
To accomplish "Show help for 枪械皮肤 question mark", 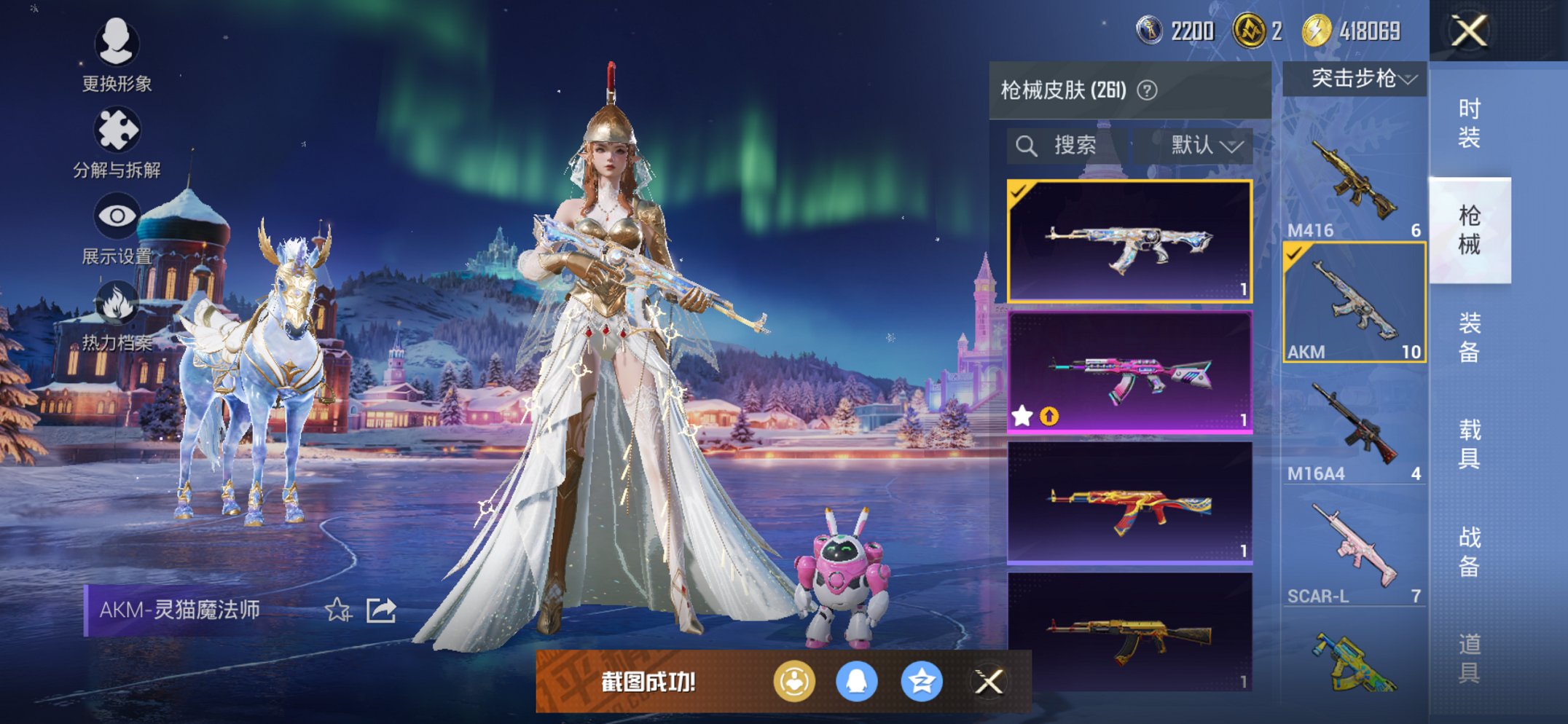I will (x=1147, y=90).
